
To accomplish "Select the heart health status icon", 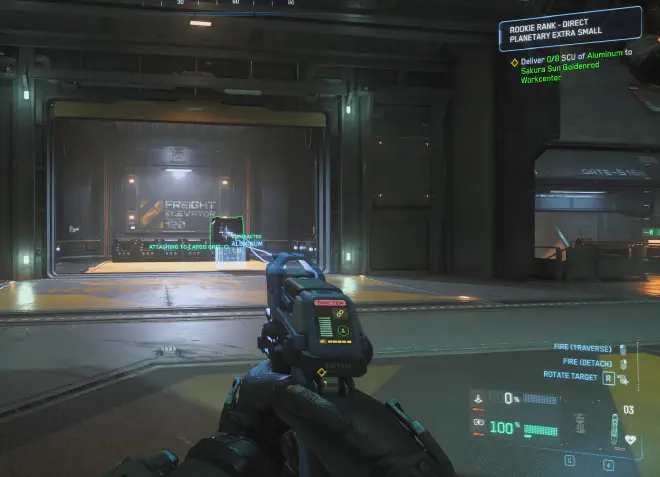I will 630,438.
